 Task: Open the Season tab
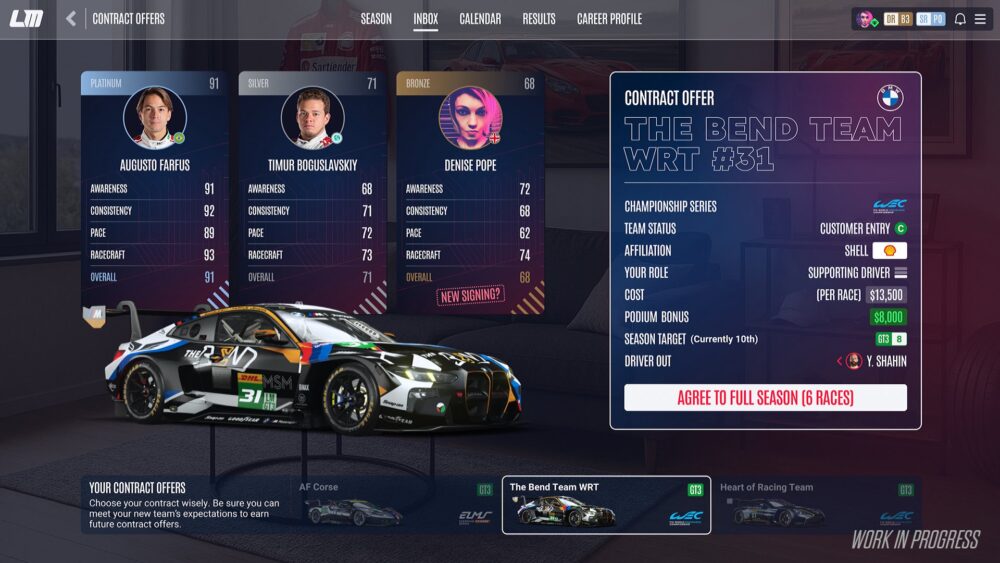click(x=376, y=19)
